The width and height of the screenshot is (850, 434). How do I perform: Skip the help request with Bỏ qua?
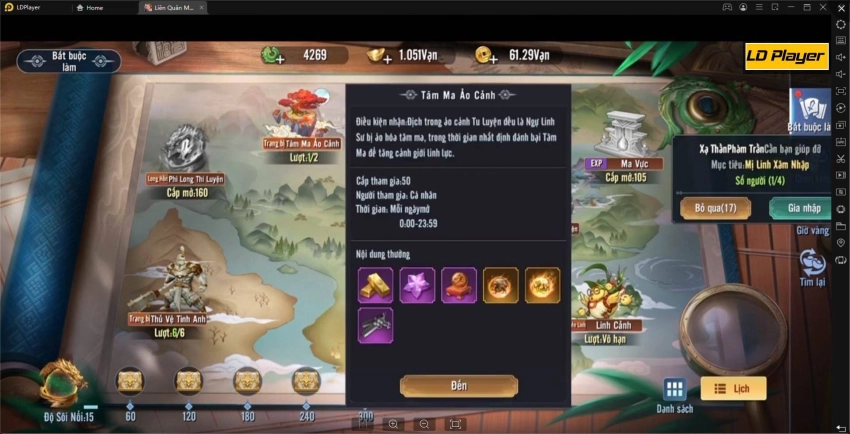715,208
